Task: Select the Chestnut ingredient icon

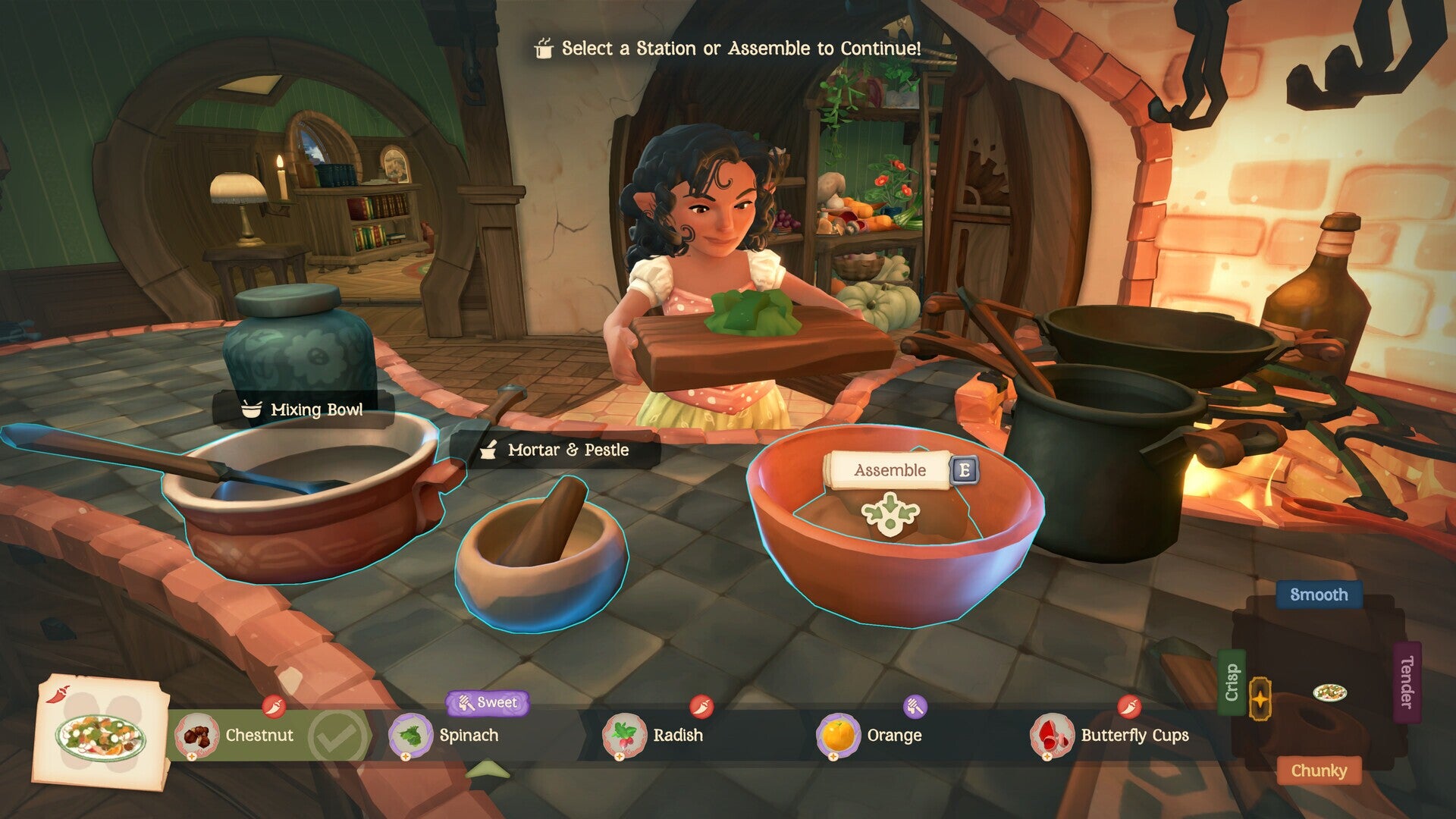Action: tap(197, 736)
